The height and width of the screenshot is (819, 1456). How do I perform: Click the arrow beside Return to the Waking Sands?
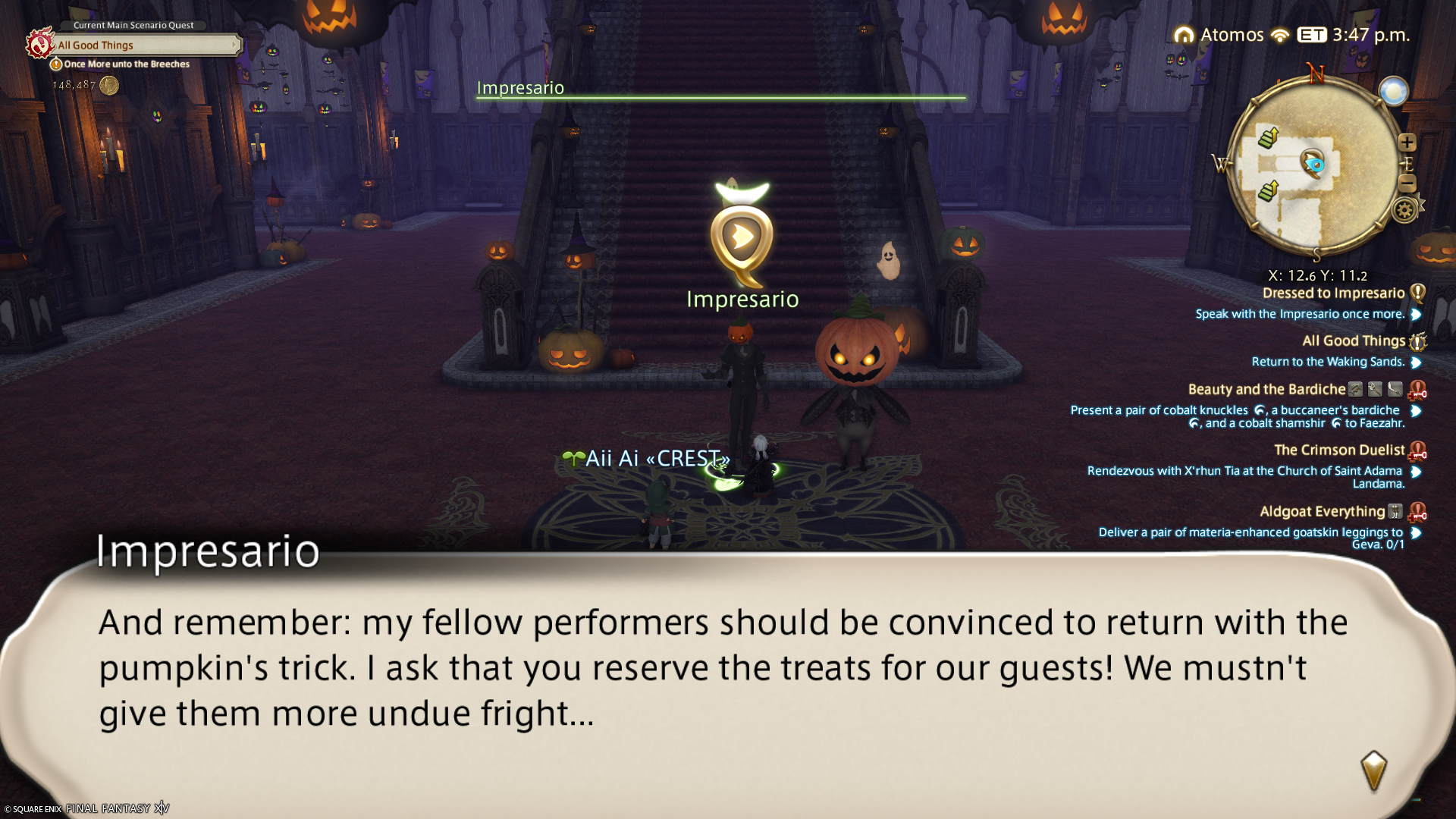(1416, 362)
